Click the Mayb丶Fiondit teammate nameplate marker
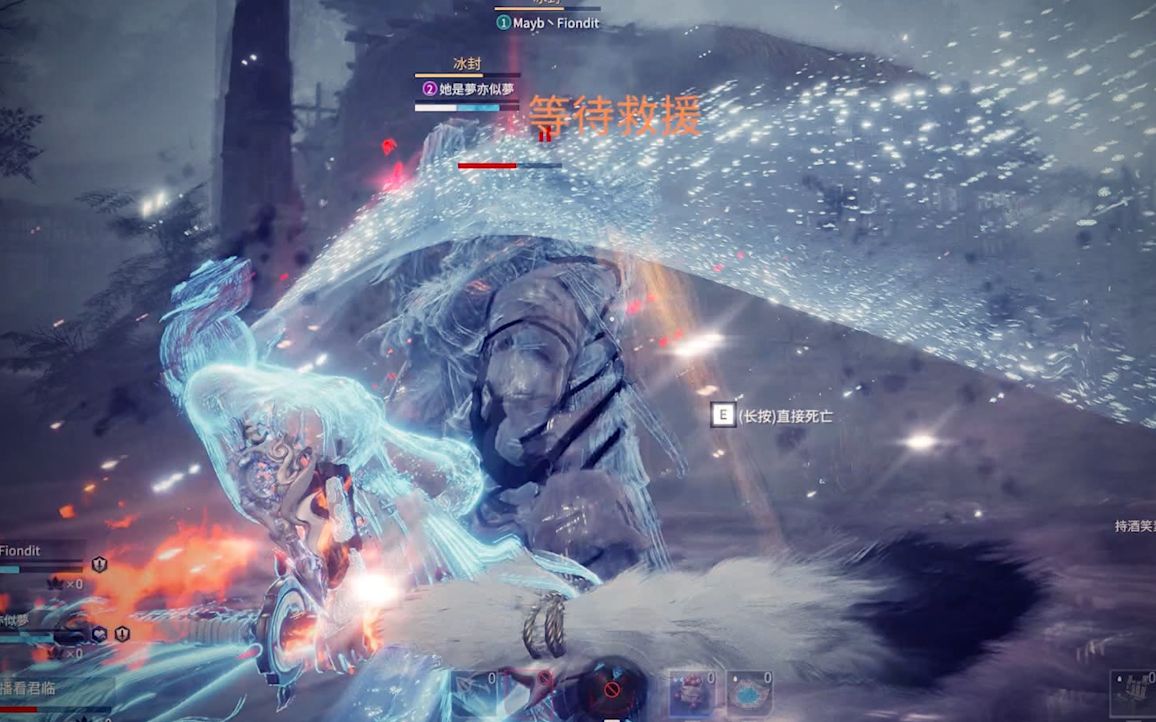 [x=503, y=22]
